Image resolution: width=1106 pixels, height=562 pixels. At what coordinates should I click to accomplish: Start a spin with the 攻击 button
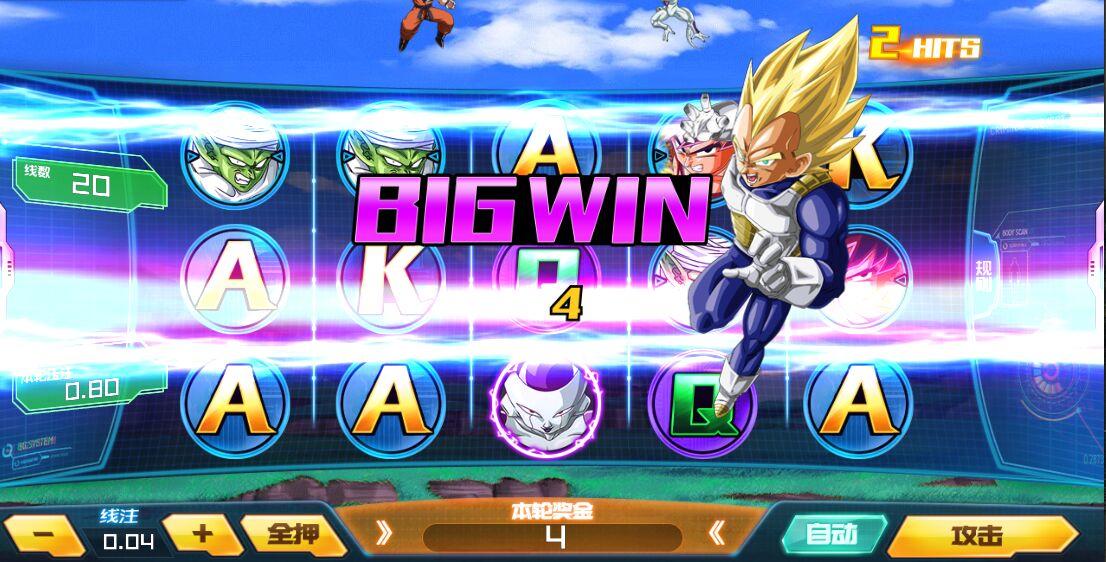980,536
